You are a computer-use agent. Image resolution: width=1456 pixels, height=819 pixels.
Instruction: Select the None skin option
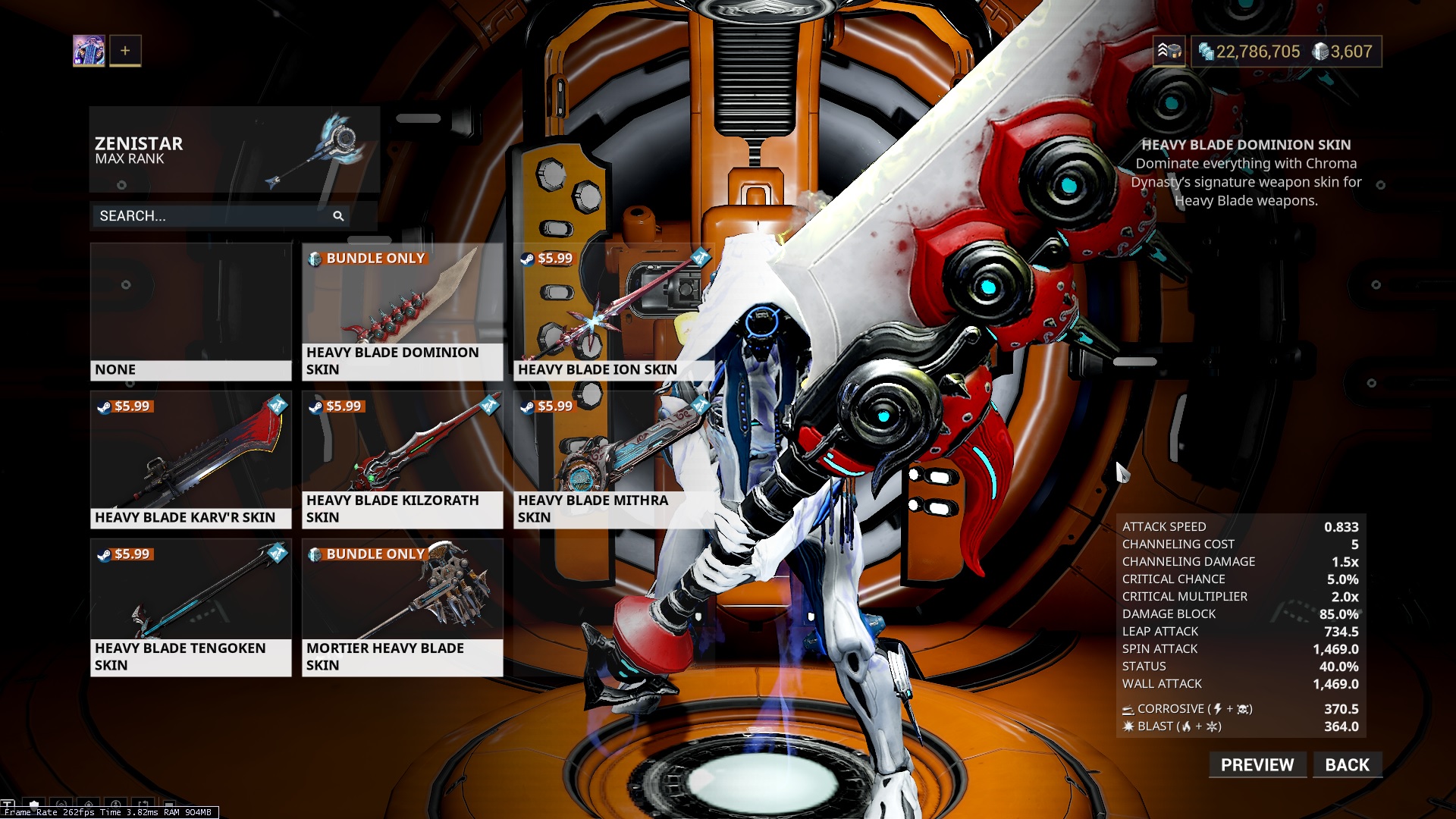190,311
